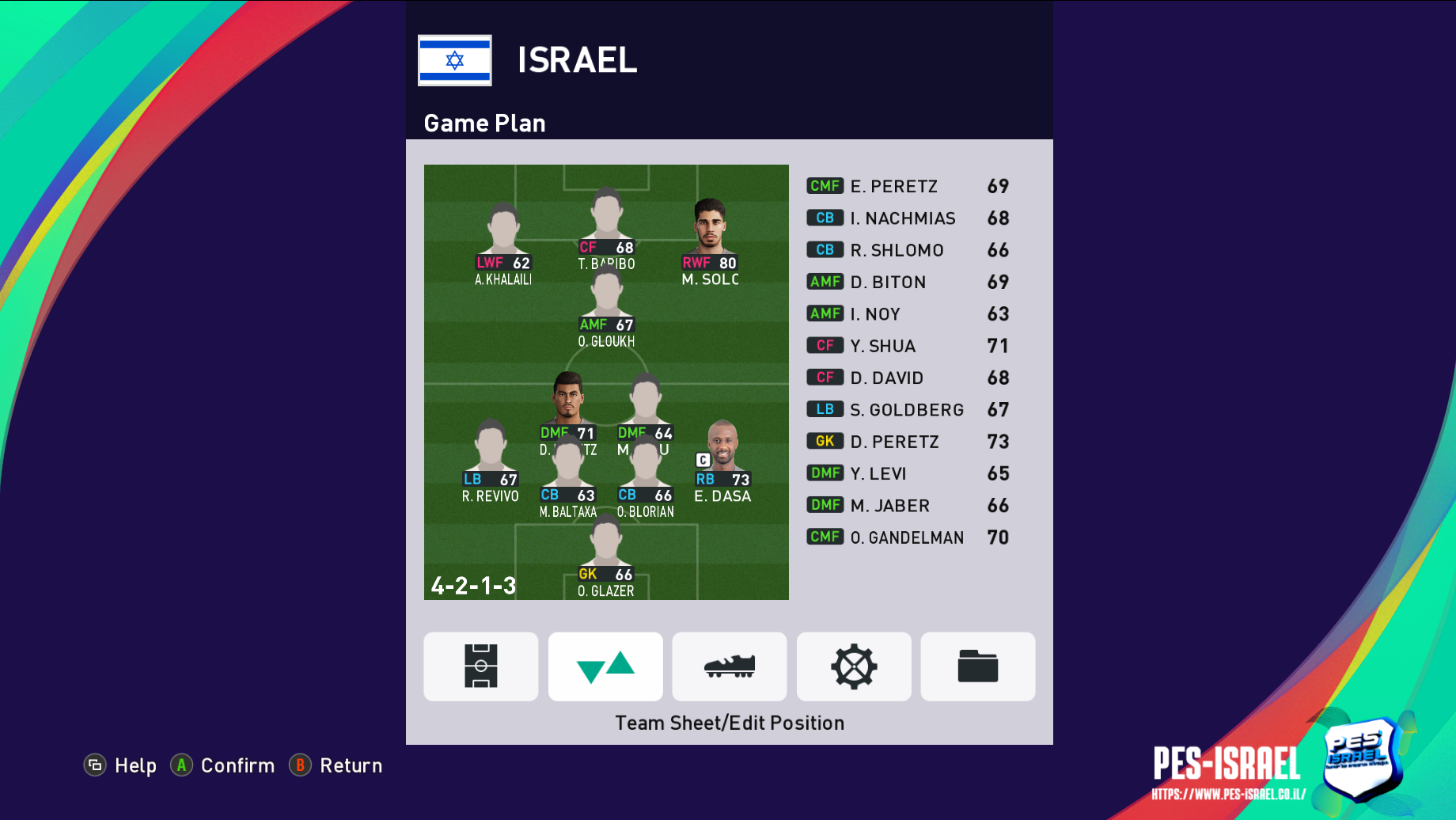This screenshot has width=1456, height=820.
Task: Click the football boot icon
Action: coord(729,666)
